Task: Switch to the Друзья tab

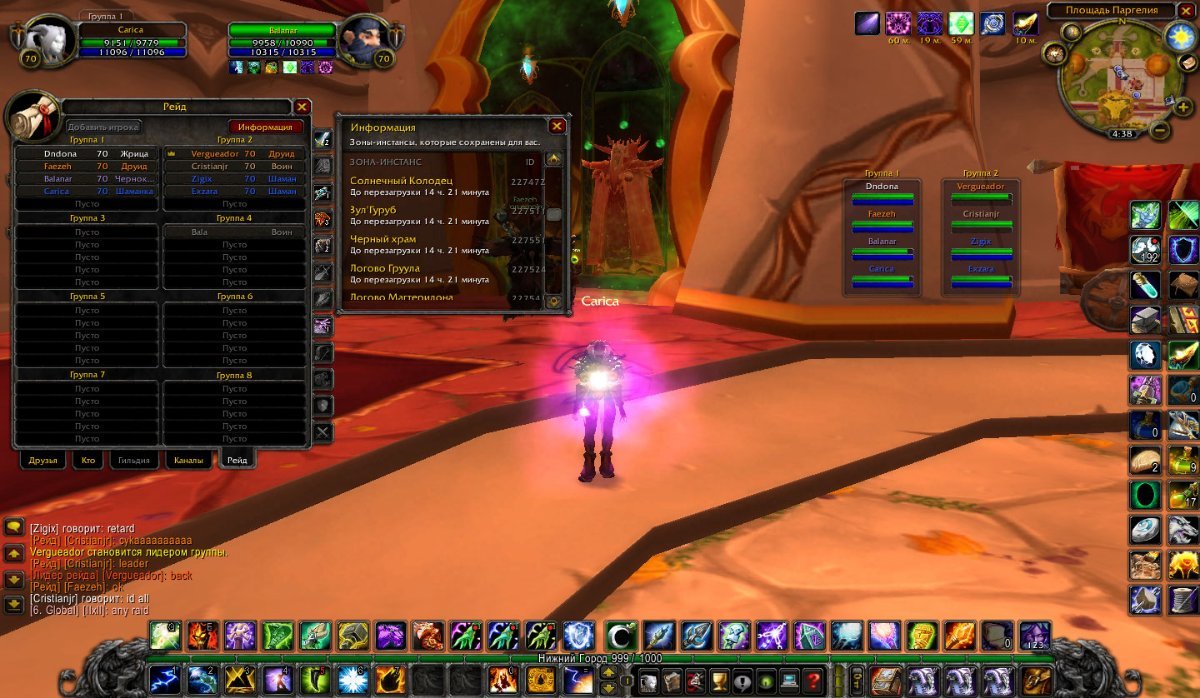Action: pos(44,461)
